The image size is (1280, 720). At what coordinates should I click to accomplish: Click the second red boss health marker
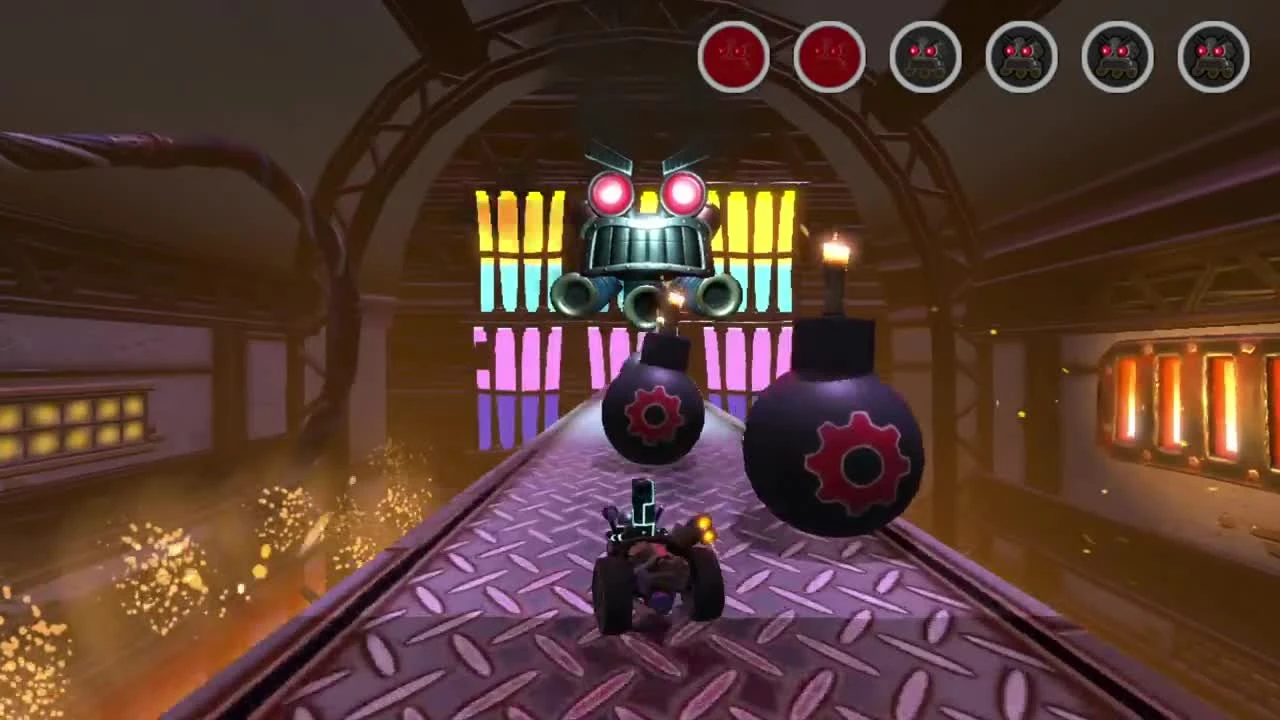[830, 57]
